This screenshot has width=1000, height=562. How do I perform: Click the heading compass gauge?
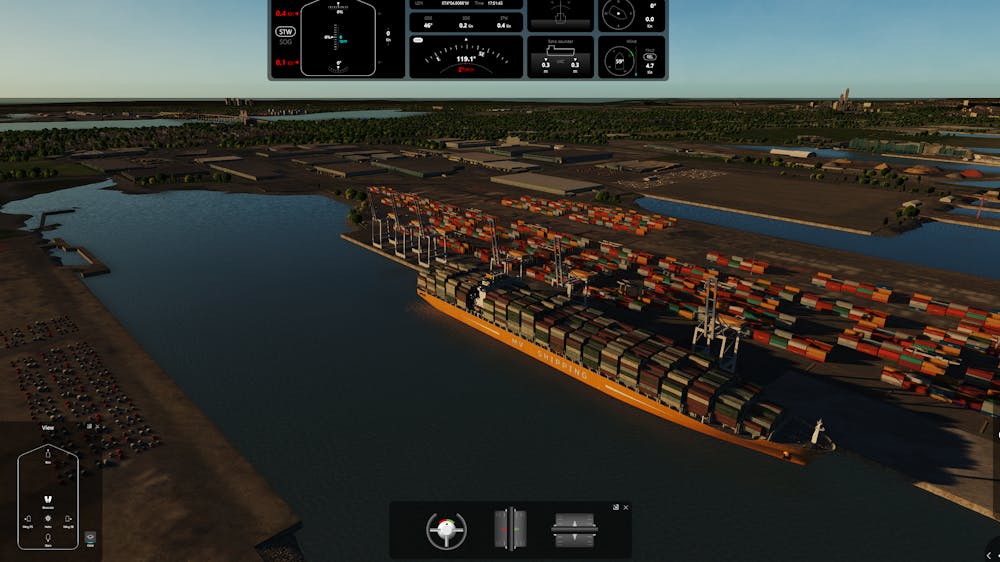pos(465,57)
